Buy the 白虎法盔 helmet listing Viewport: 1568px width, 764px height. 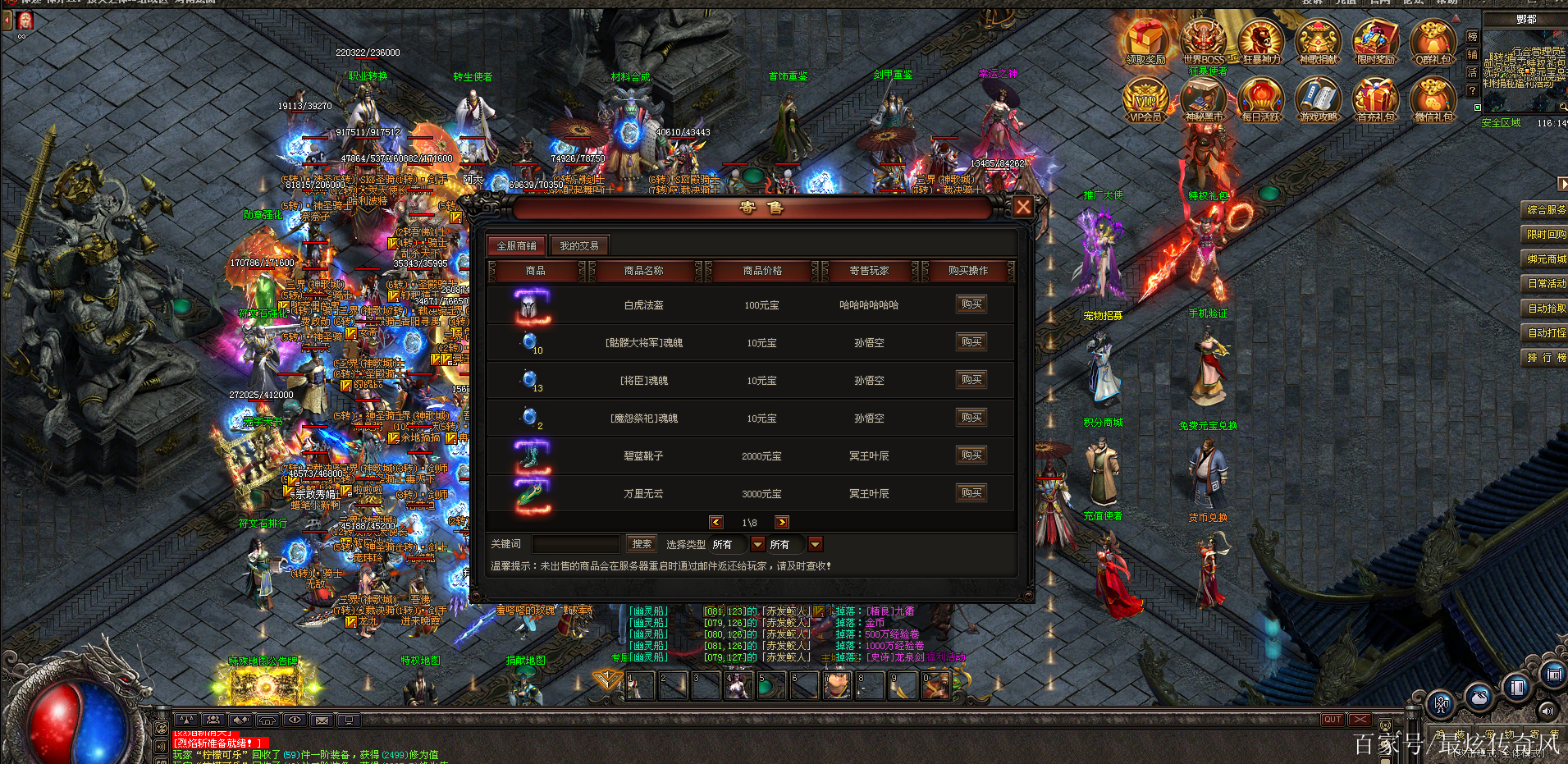click(971, 304)
